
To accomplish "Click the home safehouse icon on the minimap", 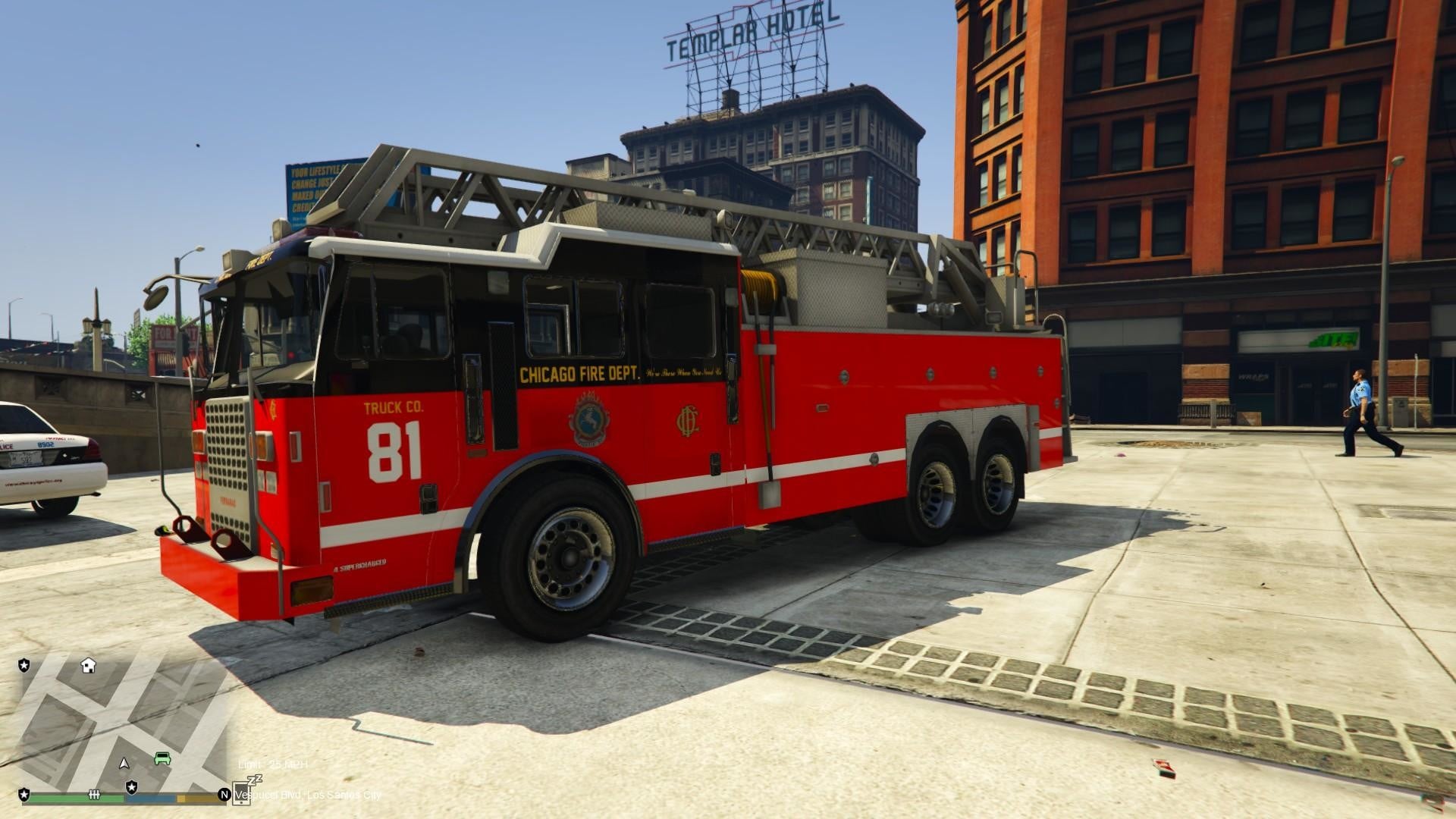I will (89, 666).
